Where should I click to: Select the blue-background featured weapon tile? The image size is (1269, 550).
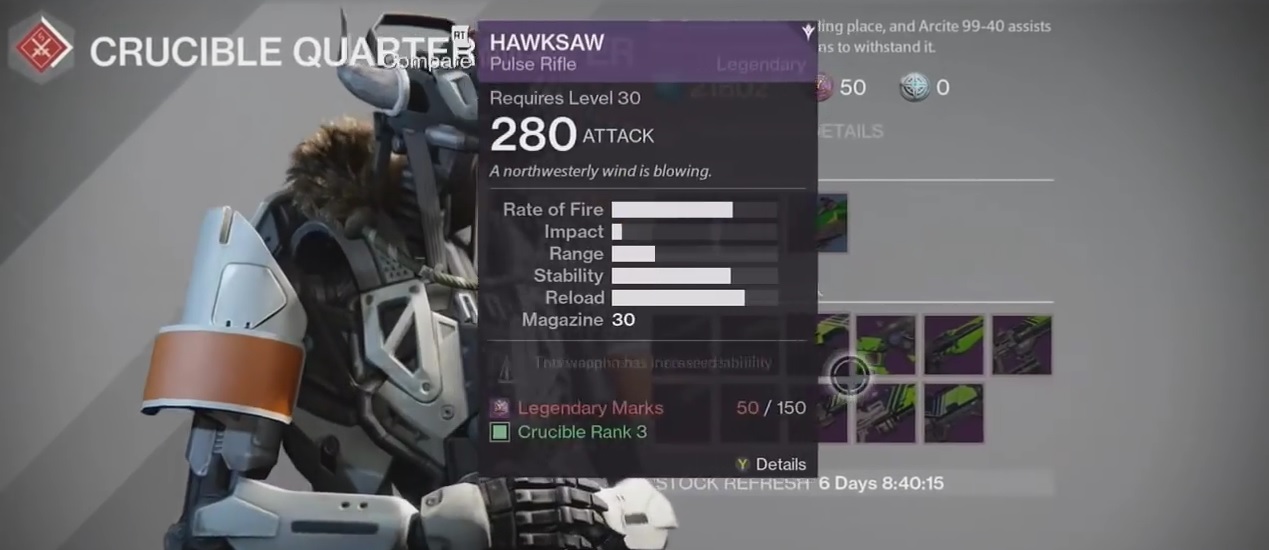(832, 222)
